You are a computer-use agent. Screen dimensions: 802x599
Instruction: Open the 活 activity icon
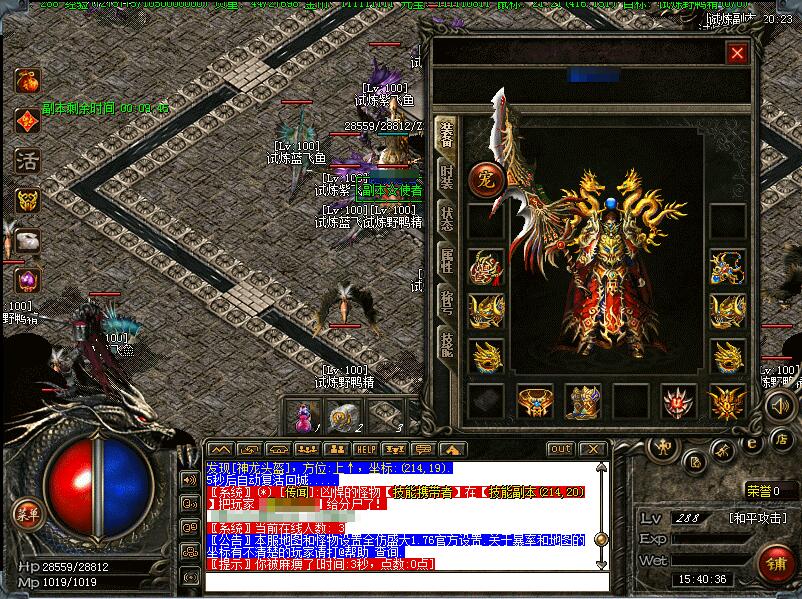pos(27,160)
